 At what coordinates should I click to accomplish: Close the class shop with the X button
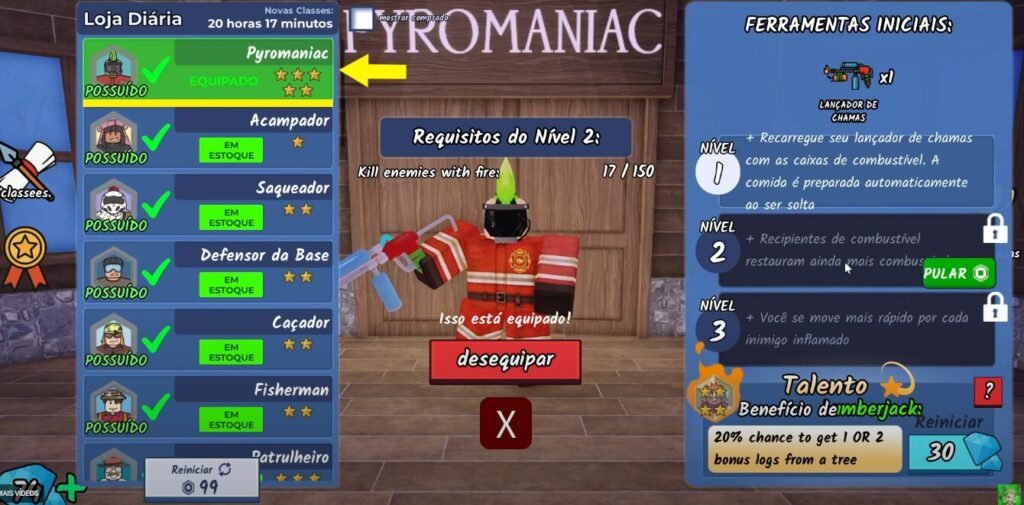tap(506, 423)
